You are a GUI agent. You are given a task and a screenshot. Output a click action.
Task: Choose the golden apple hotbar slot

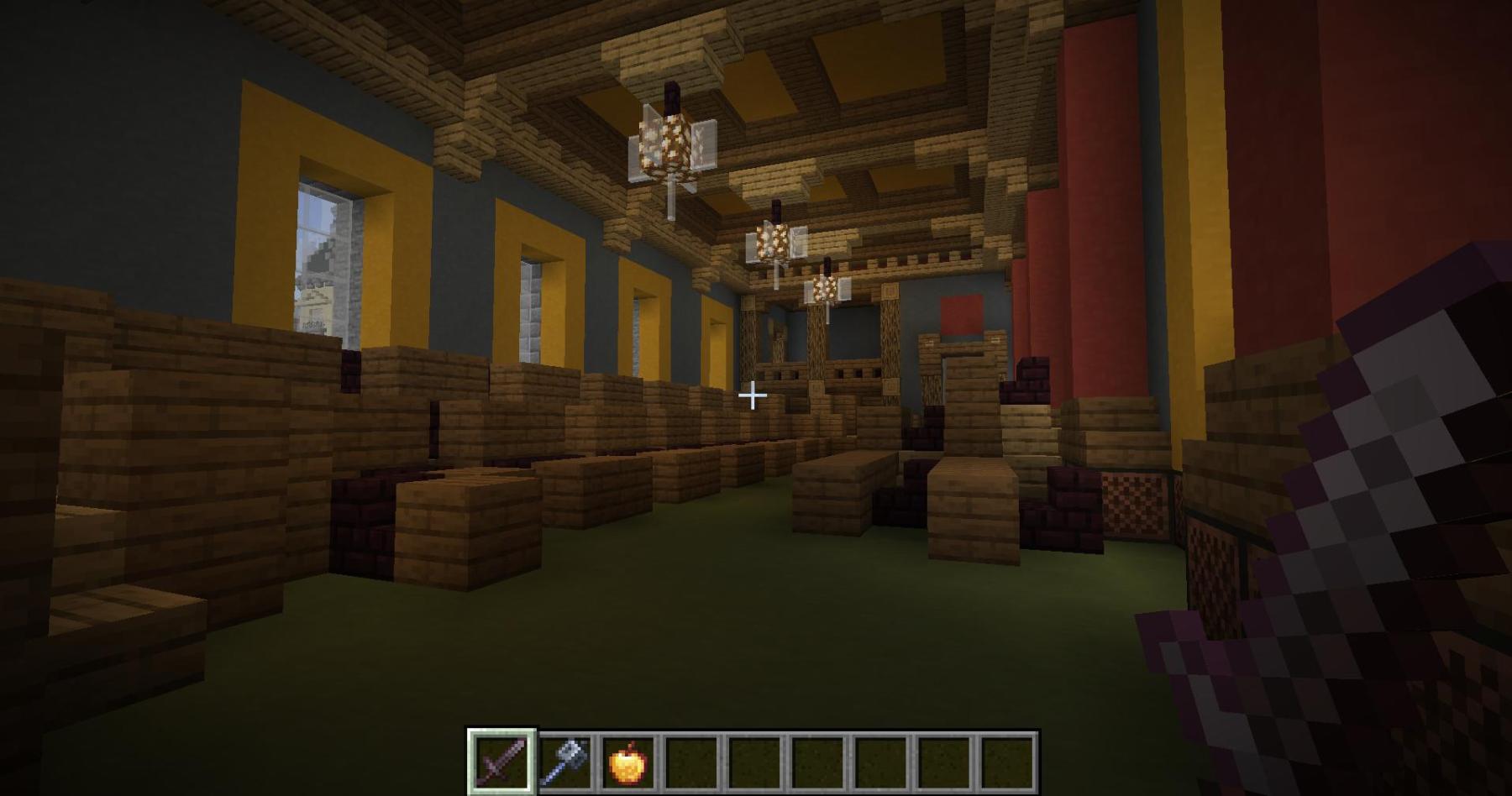[628, 762]
